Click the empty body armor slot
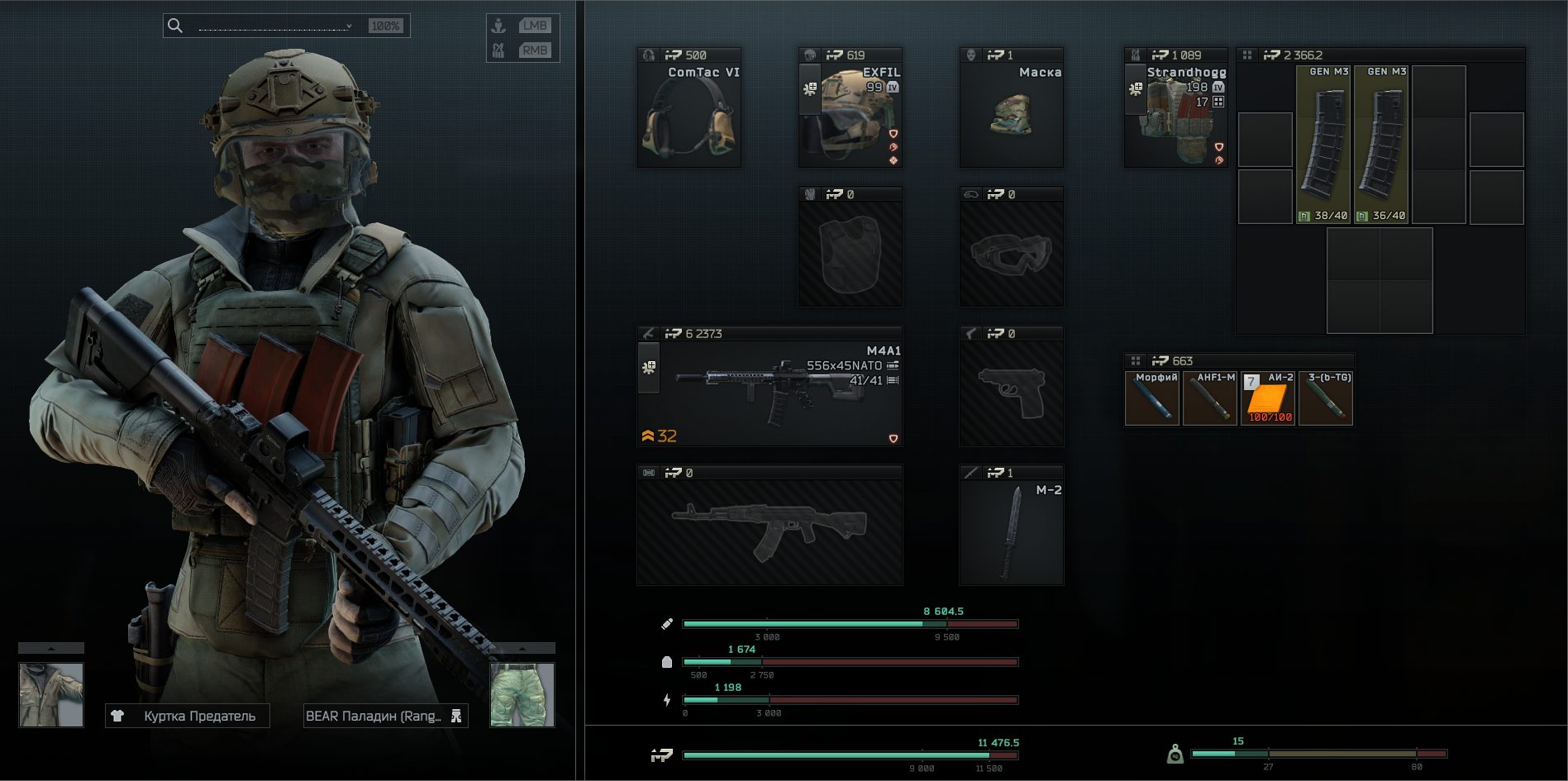Image resolution: width=1568 pixels, height=781 pixels. 850,254
